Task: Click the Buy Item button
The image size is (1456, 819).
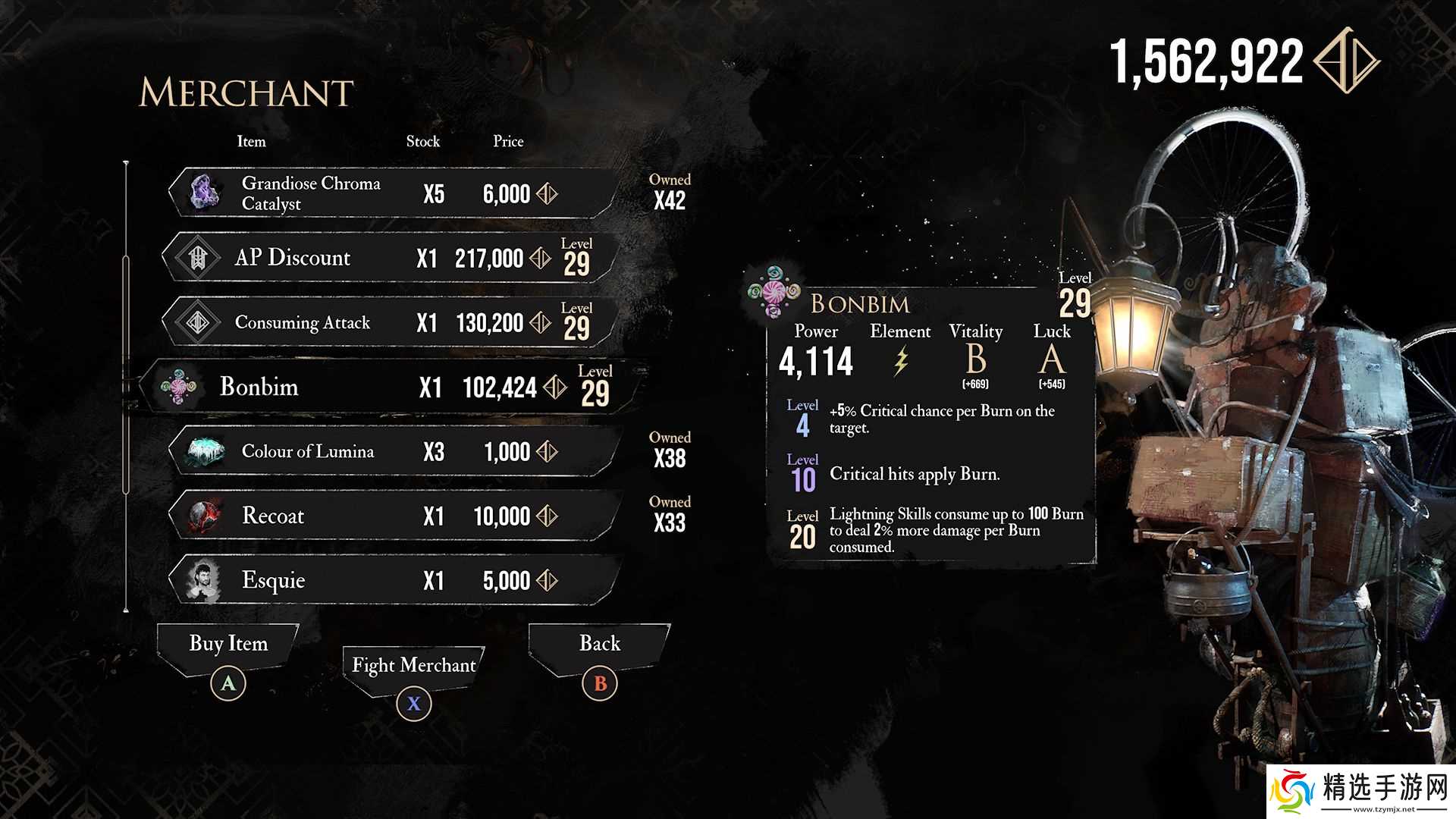Action: coord(228,645)
